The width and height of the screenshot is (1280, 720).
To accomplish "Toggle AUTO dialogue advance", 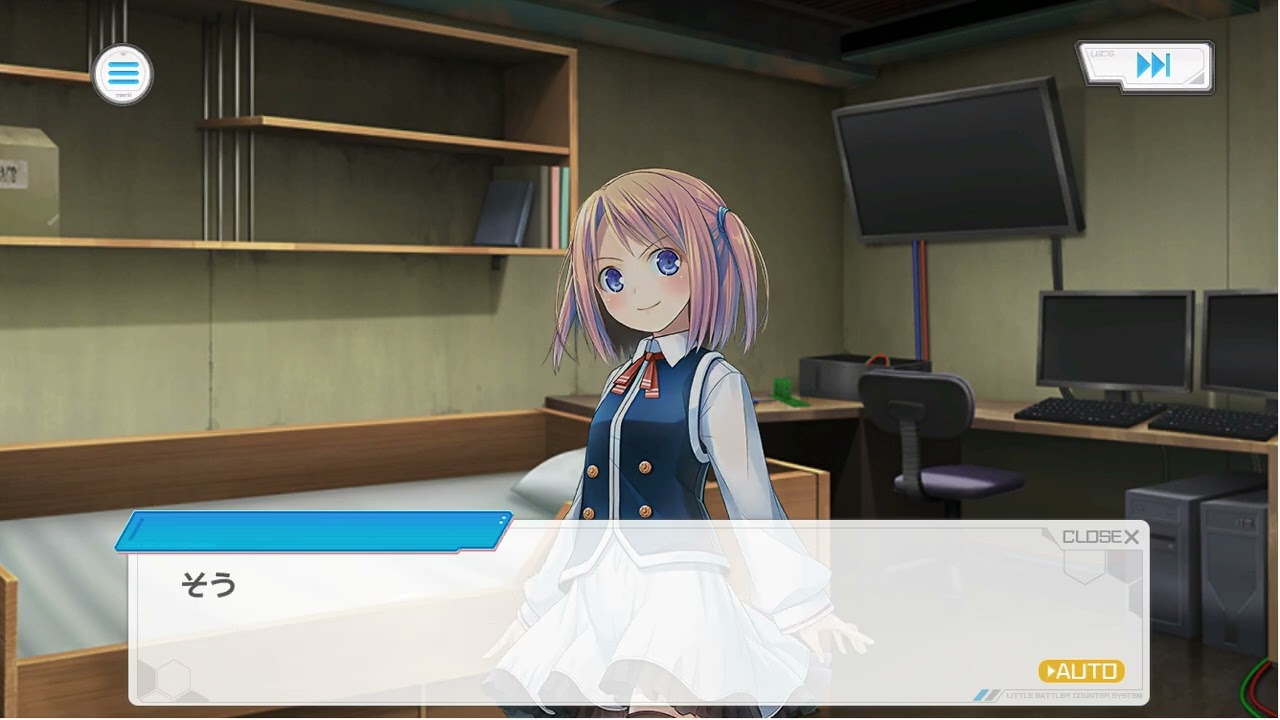I will (1081, 671).
